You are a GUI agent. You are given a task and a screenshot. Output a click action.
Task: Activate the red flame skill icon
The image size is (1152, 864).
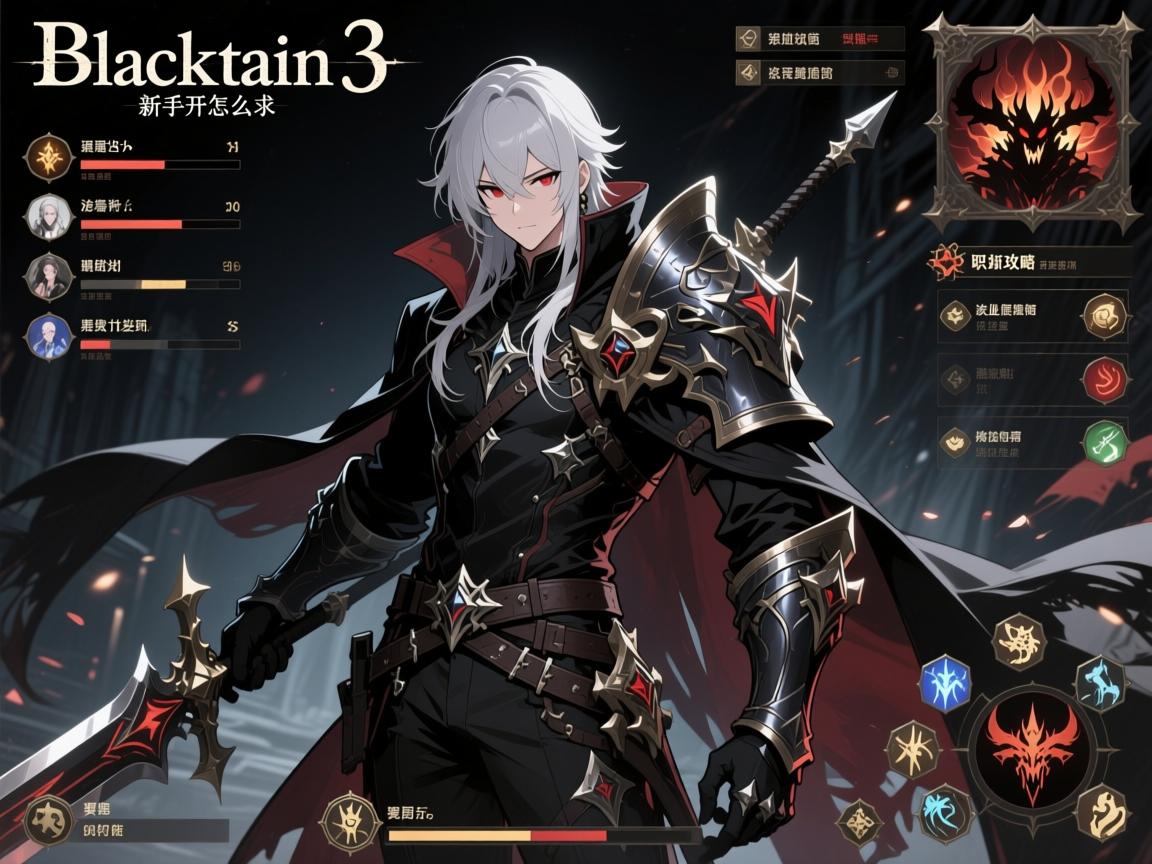pyautogui.click(x=1104, y=379)
